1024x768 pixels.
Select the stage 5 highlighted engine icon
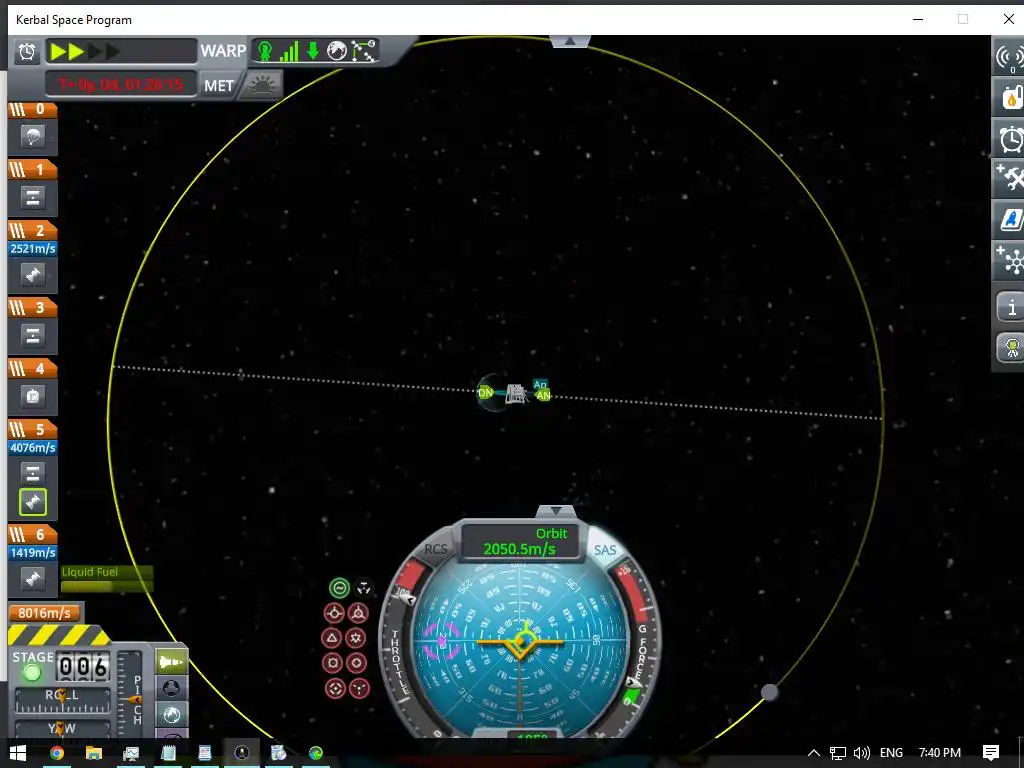click(33, 502)
